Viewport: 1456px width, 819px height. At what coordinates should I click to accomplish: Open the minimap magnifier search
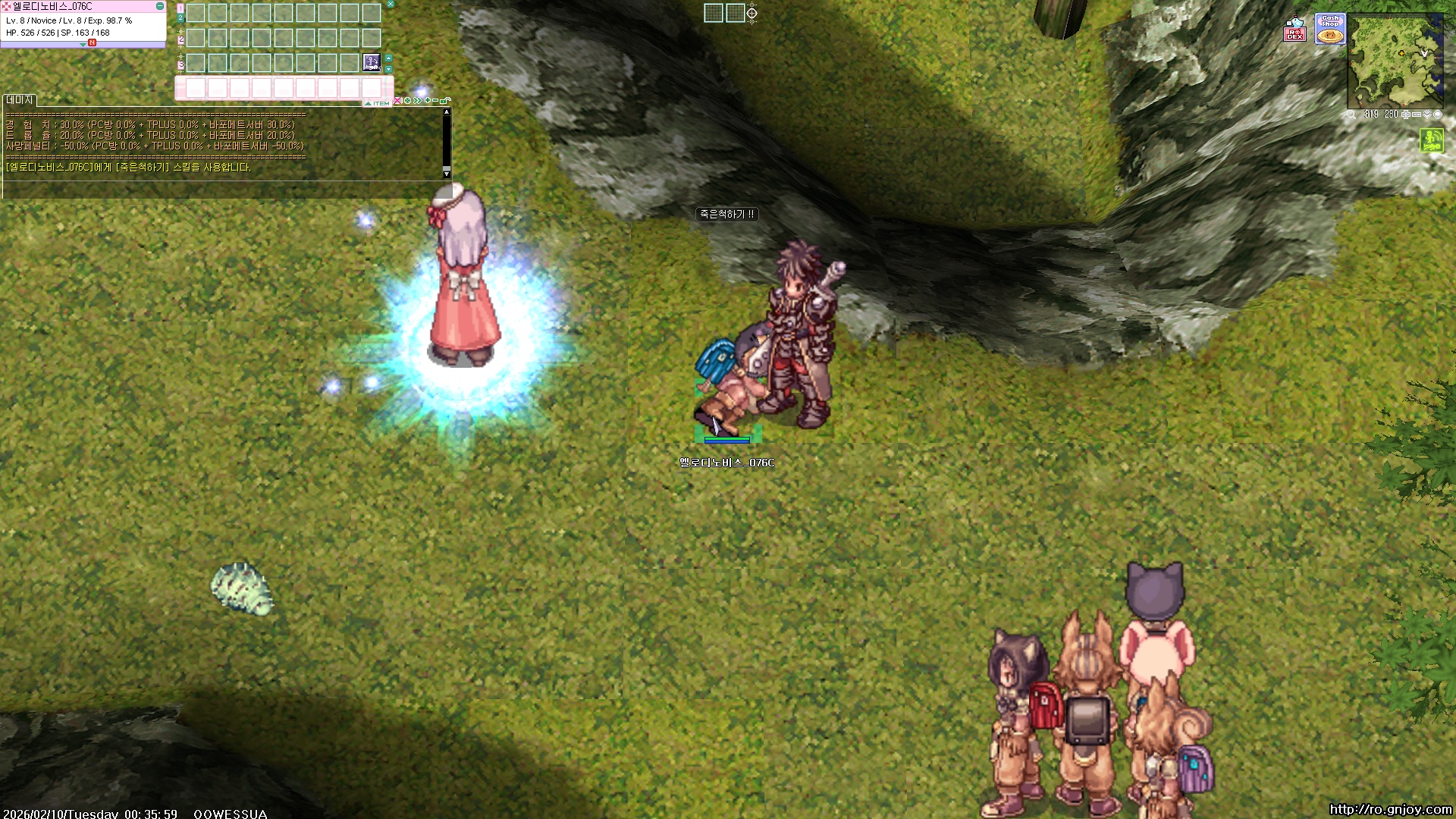tap(1351, 115)
